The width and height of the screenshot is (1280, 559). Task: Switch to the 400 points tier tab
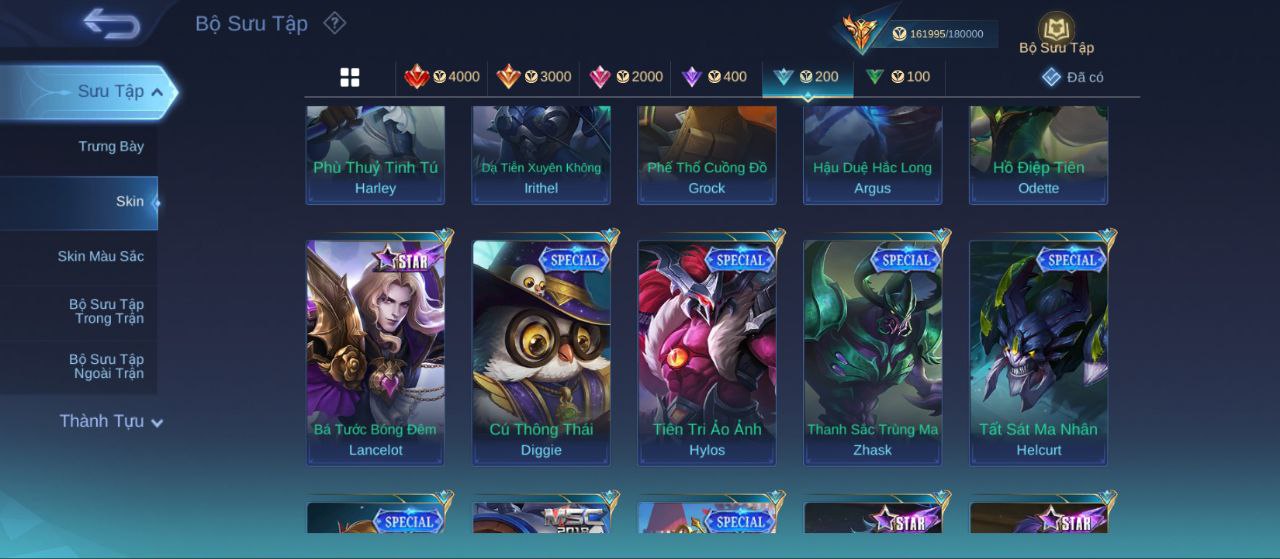point(714,77)
